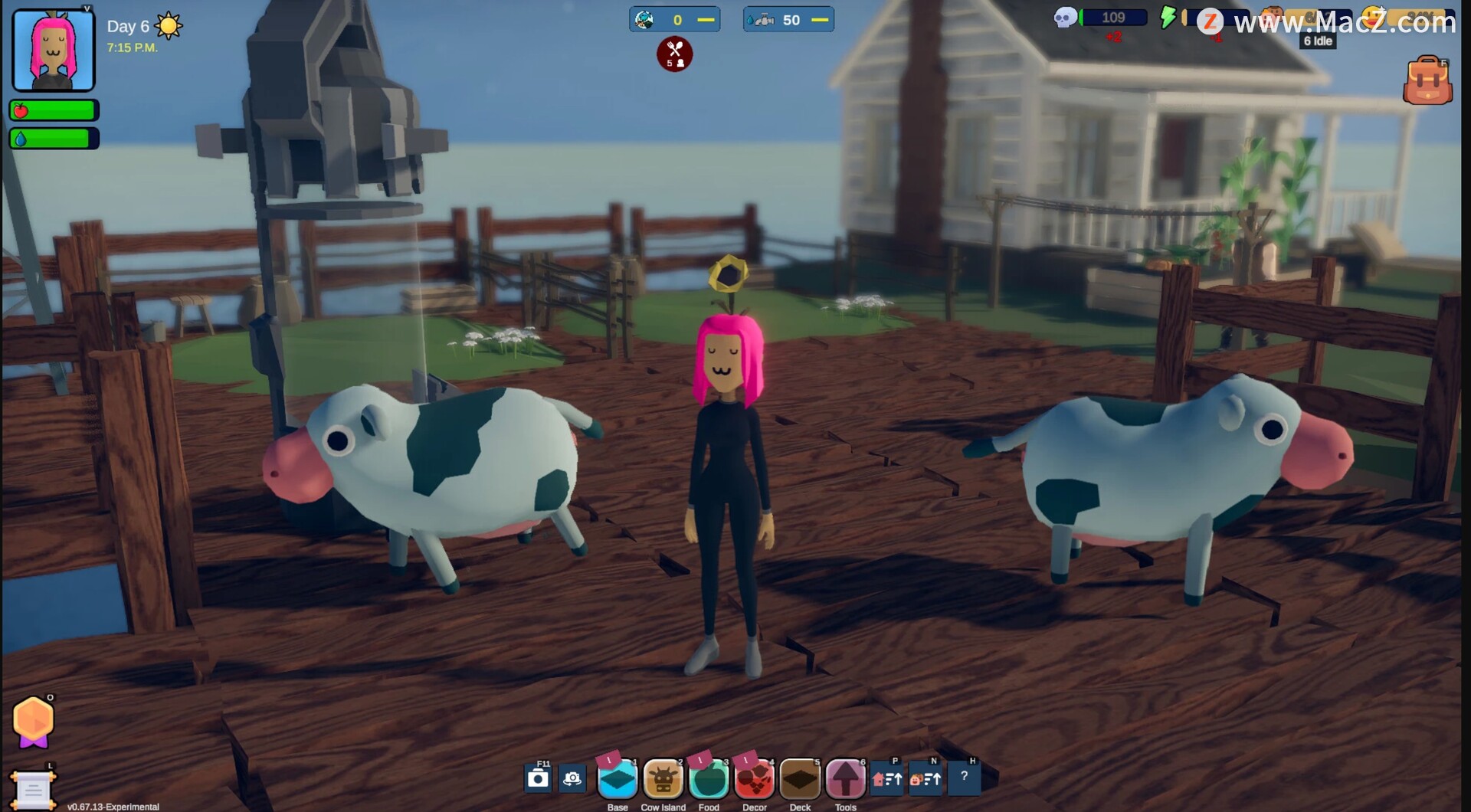The height and width of the screenshot is (812, 1471).
Task: Click the pink-haired character portrait
Action: pyautogui.click(x=54, y=51)
